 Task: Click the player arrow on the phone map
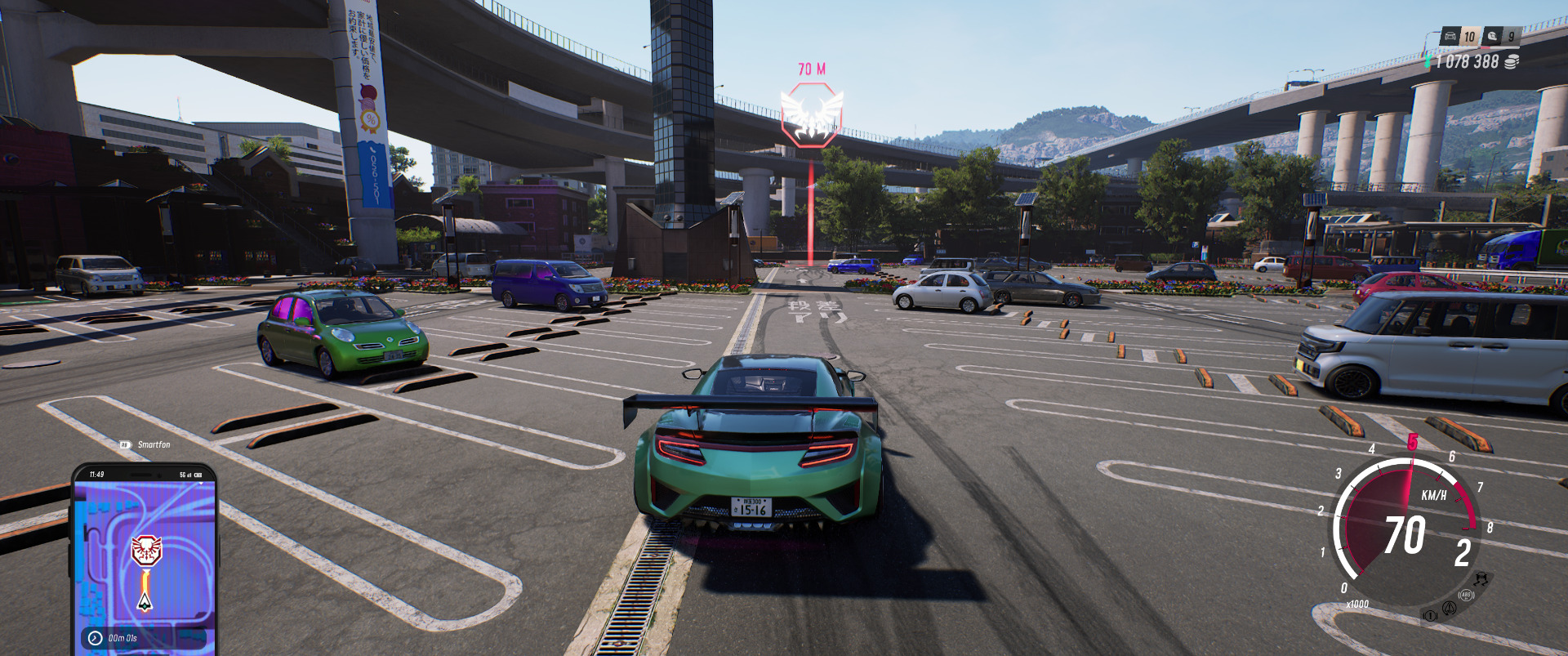[x=145, y=602]
